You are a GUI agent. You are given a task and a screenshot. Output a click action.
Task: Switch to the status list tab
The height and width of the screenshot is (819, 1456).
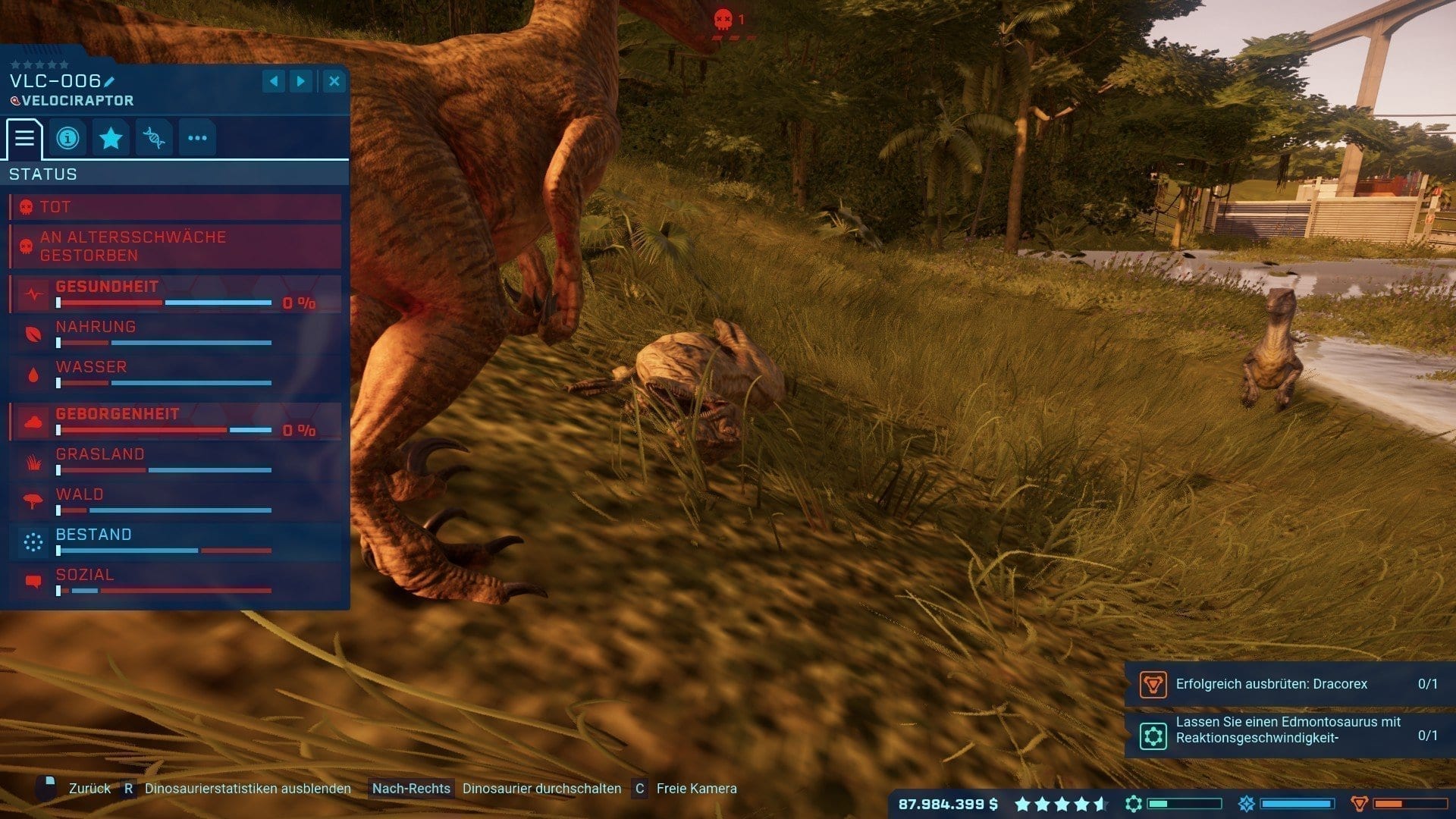pyautogui.click(x=24, y=138)
